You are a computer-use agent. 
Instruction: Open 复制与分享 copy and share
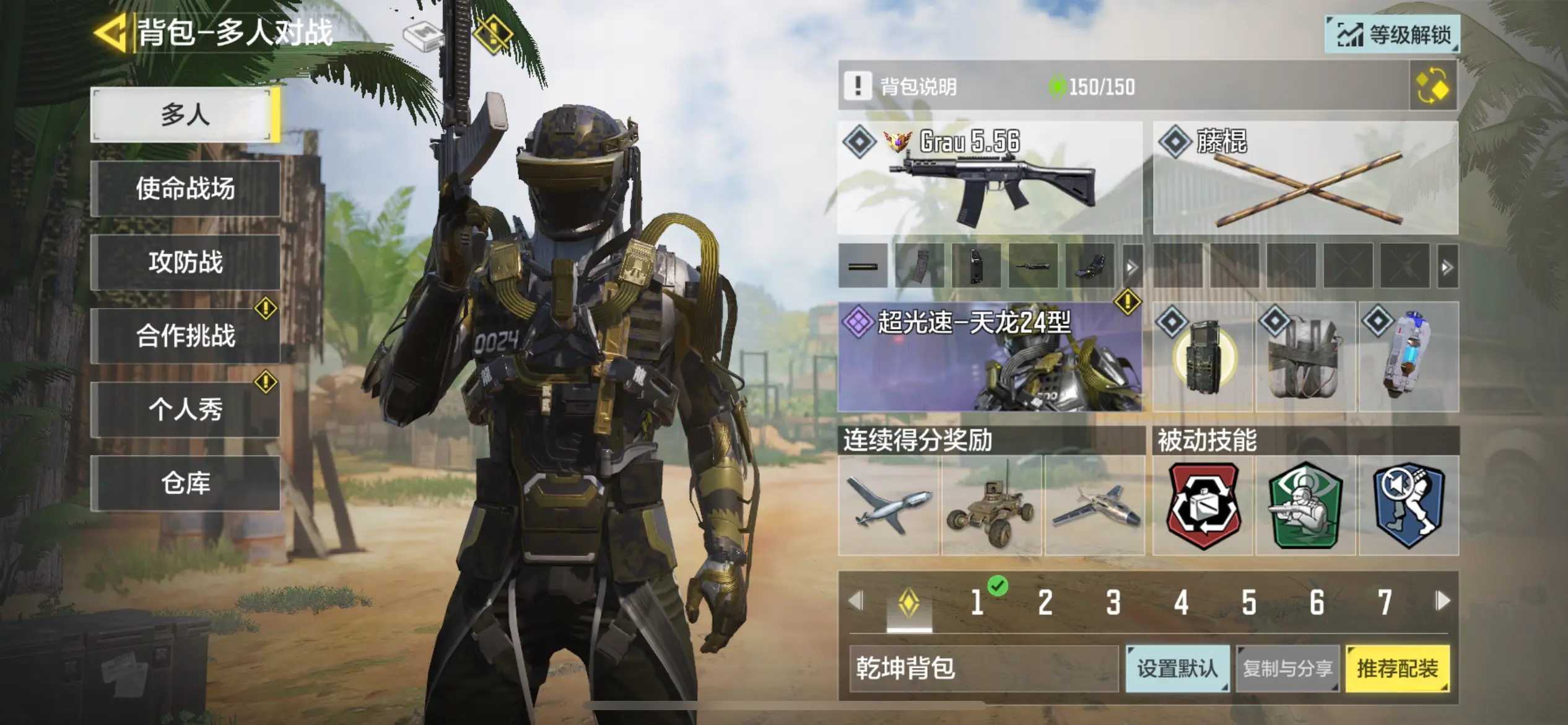point(1287,669)
